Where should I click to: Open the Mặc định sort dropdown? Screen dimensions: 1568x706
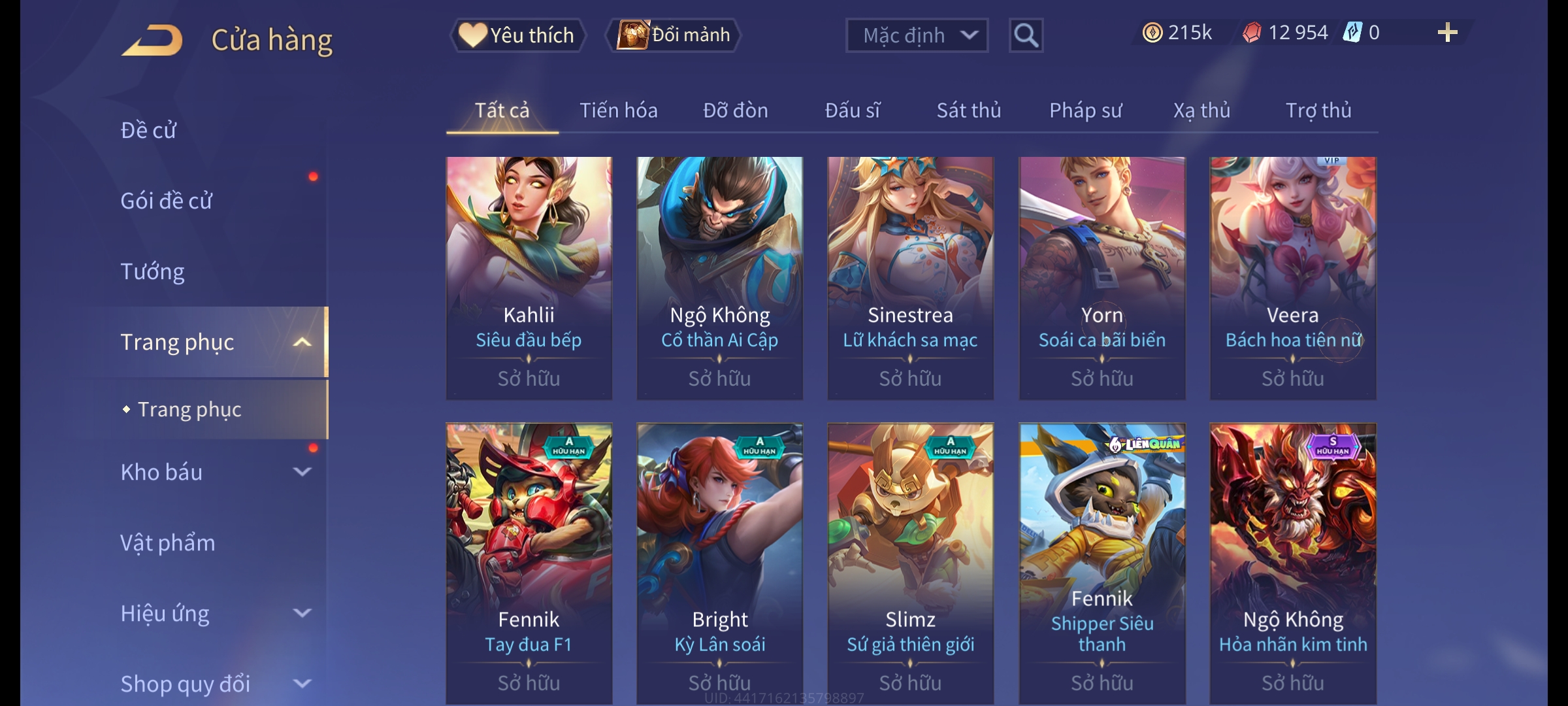(916, 35)
